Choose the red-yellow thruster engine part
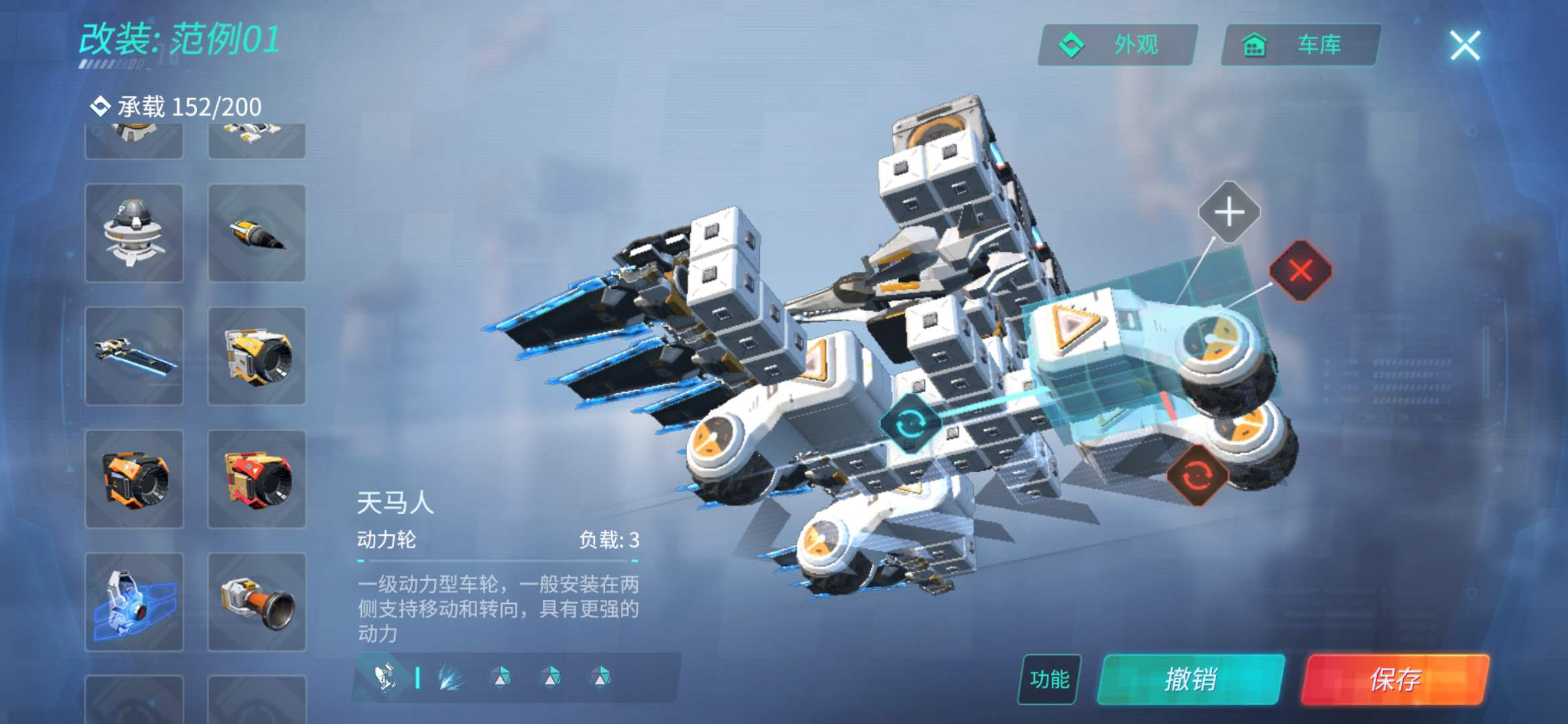This screenshot has width=1568, height=724. pos(257,479)
